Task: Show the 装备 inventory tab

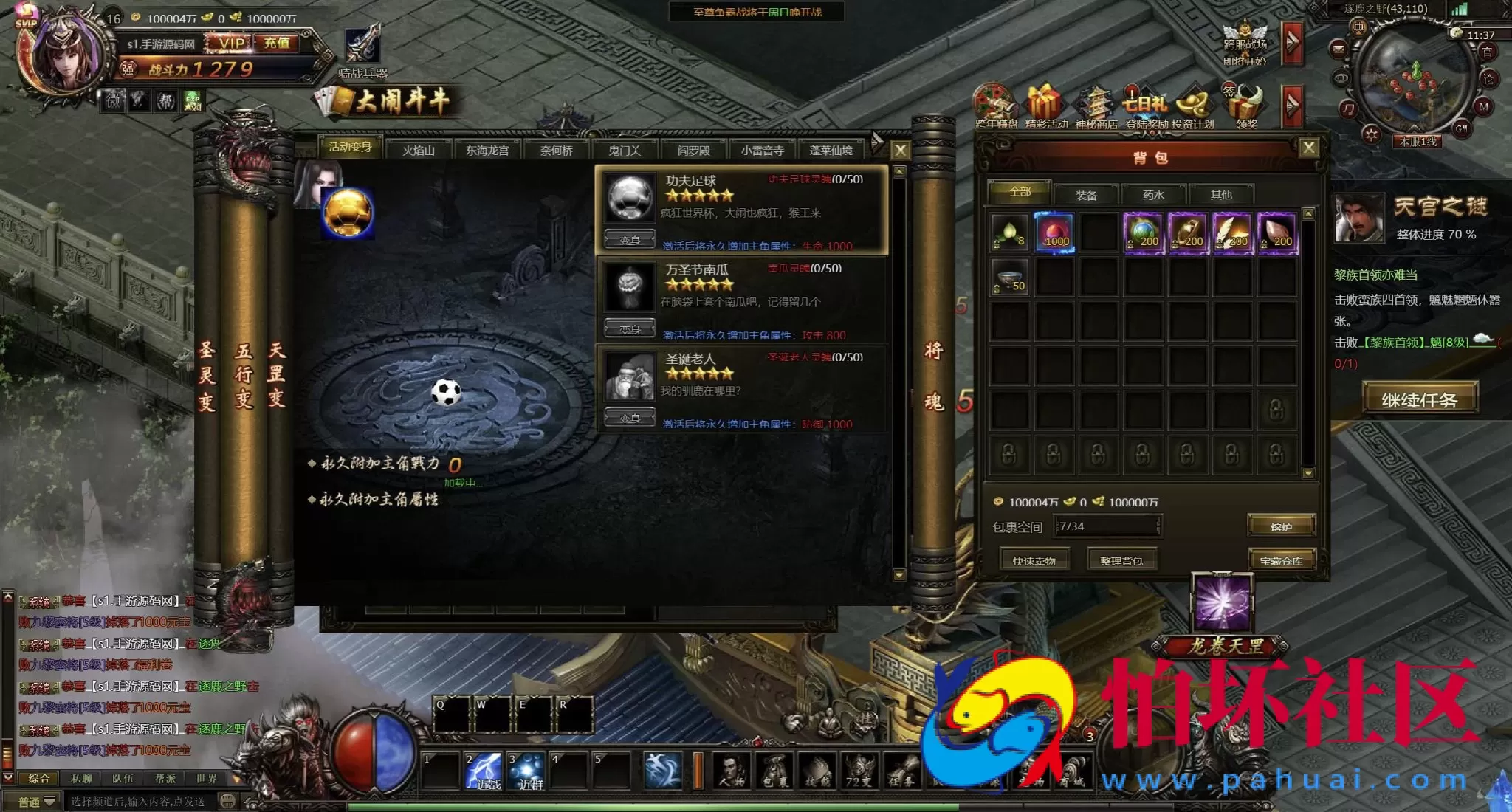Action: [1086, 195]
